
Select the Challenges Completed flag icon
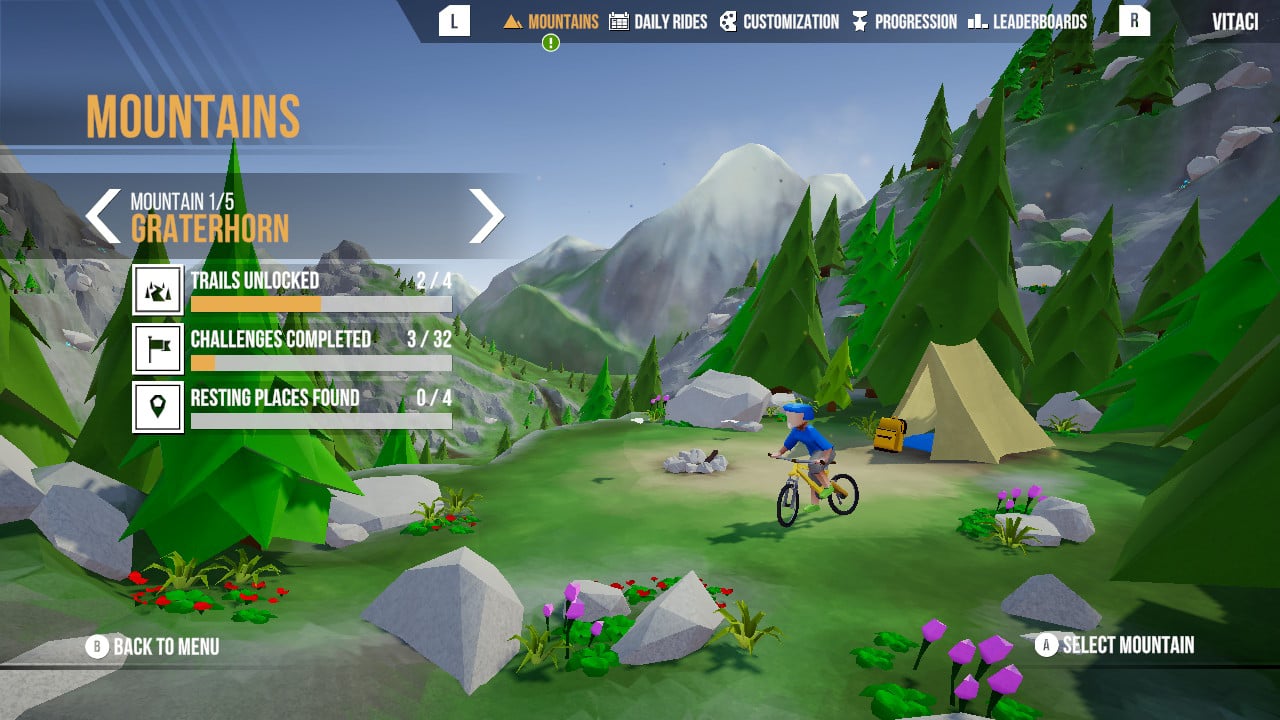(157, 349)
